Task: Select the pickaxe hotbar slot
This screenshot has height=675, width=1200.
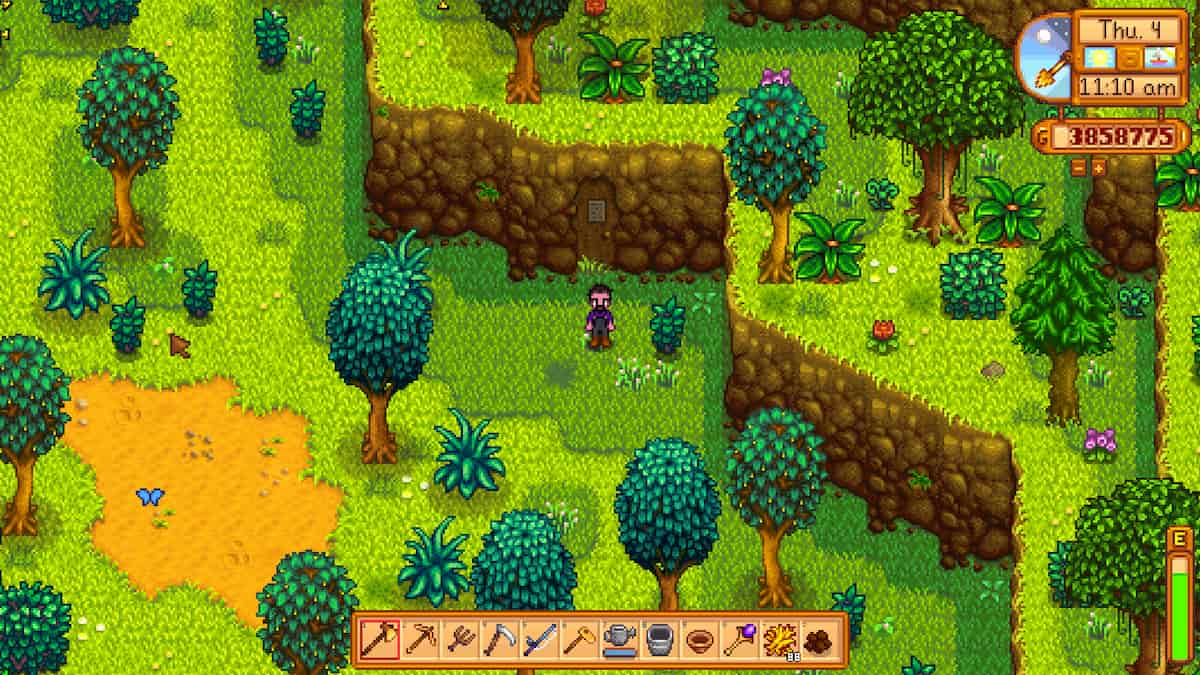Action: click(x=420, y=639)
